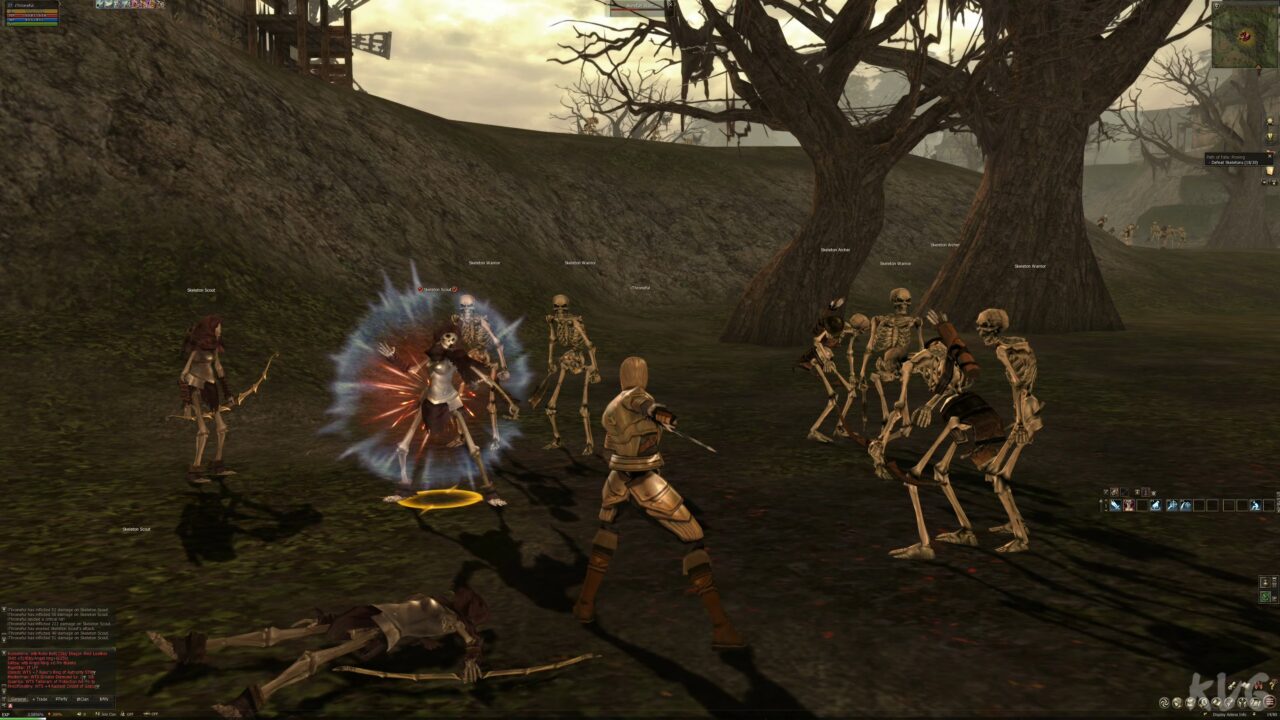Screen dimensions: 1280x720
Task: Switch to the Clan chat tab
Action: (x=81, y=698)
